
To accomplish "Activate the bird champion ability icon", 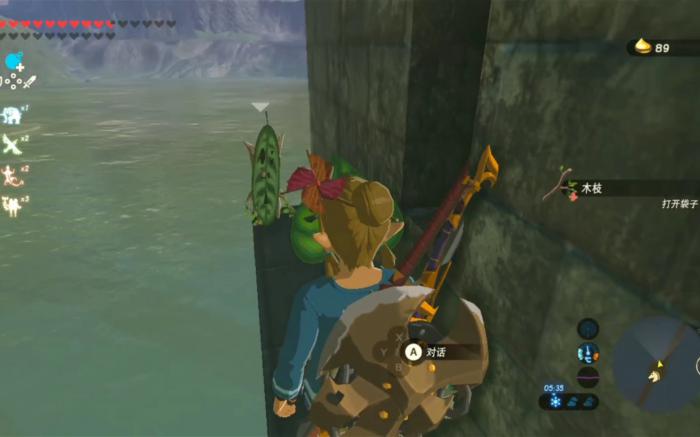I will pos(12,145).
